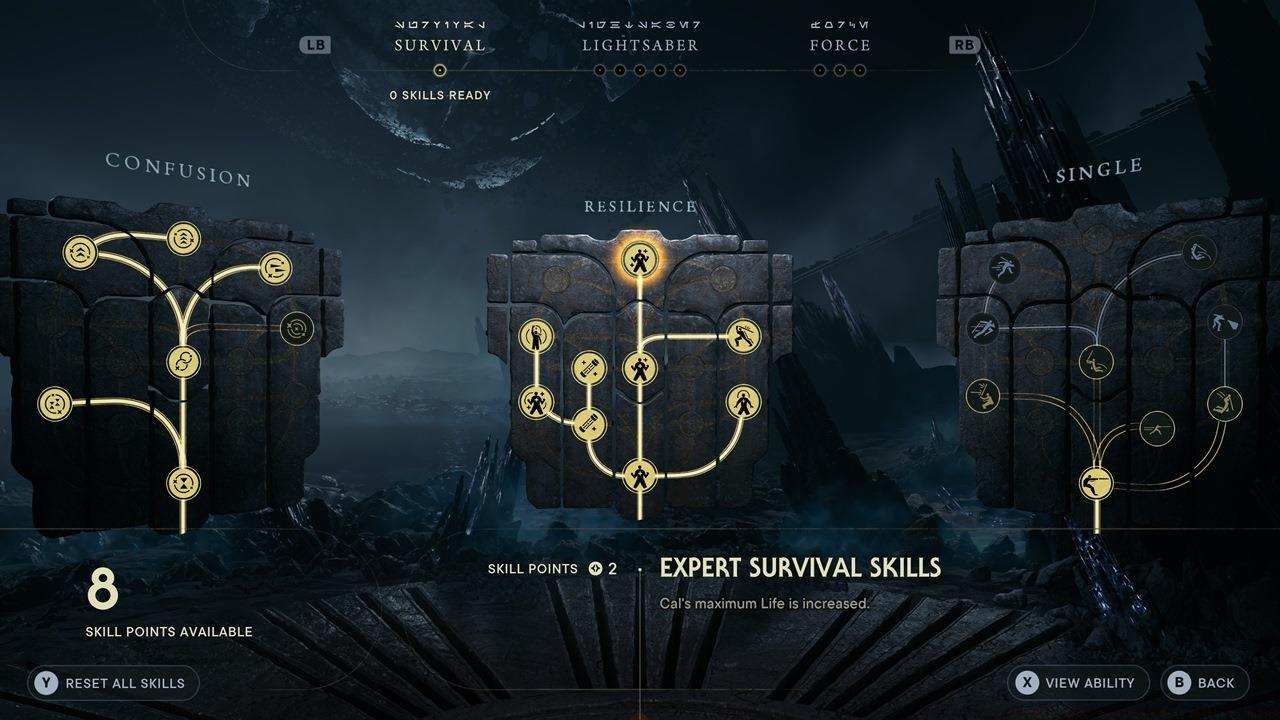Select the locked circular skill in Confusion tree

(296, 327)
